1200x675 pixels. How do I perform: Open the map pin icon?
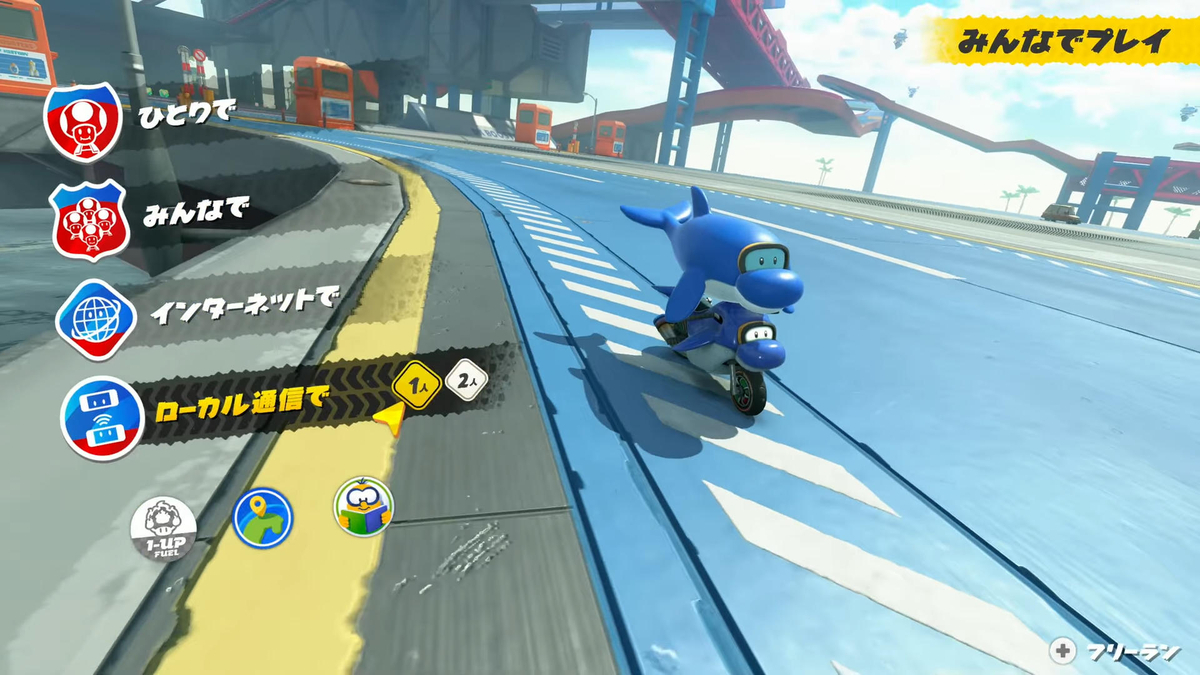(262, 517)
